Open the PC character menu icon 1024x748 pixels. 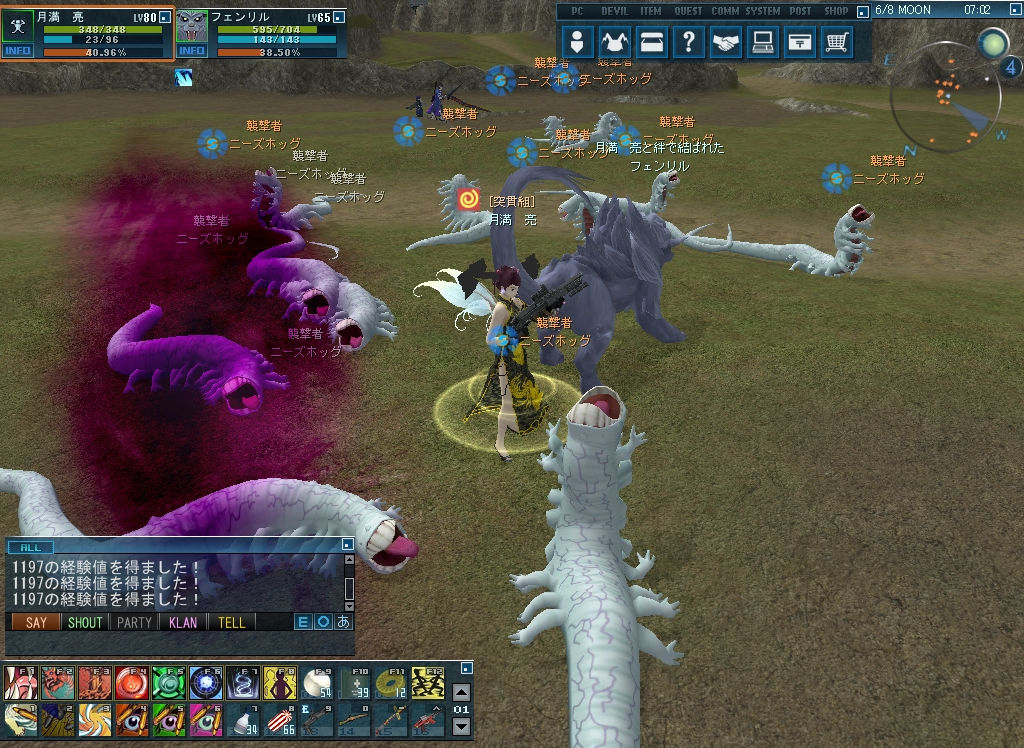(x=578, y=42)
